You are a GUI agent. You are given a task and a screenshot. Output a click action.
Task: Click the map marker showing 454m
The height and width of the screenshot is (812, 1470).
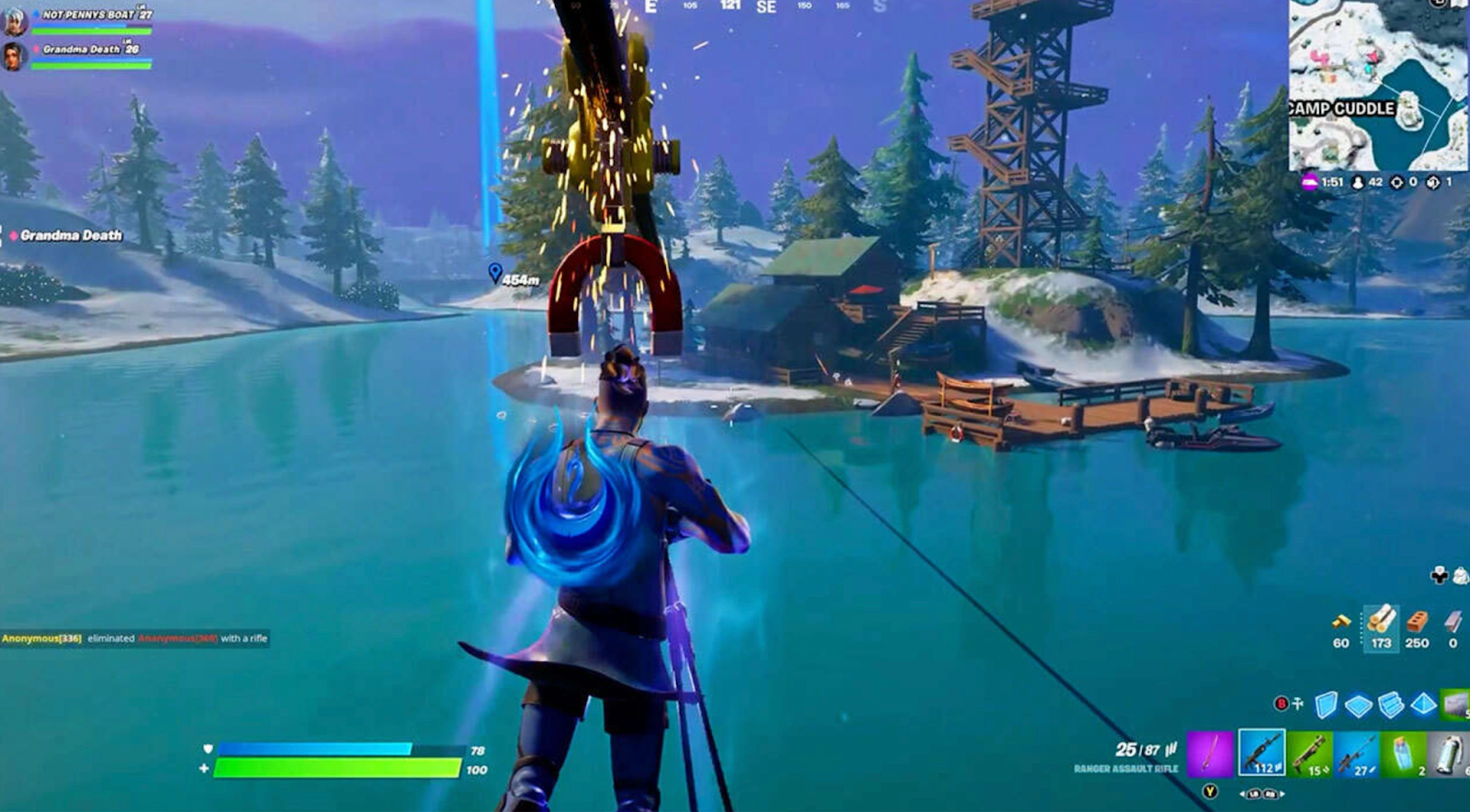tap(495, 273)
